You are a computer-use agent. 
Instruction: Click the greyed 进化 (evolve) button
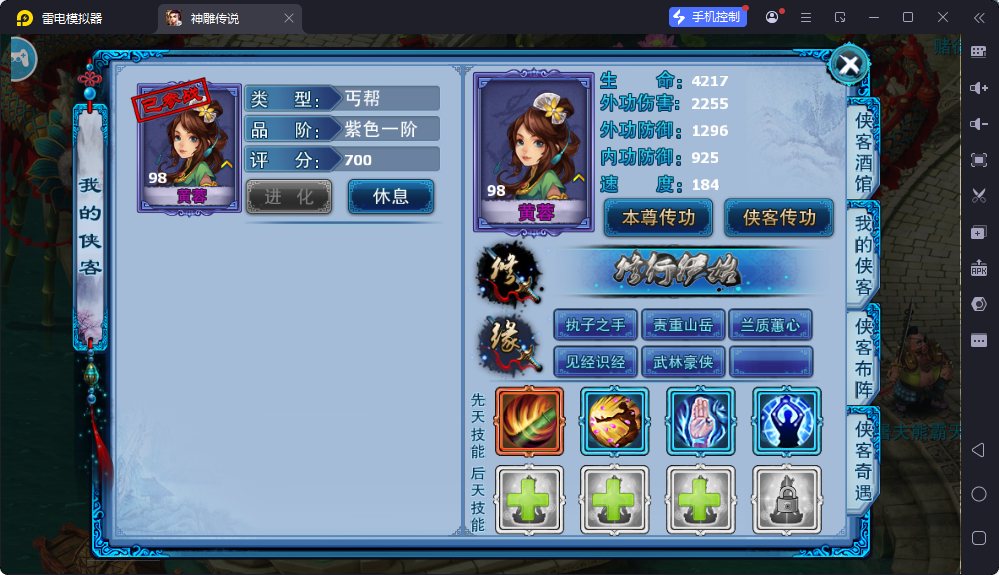[289, 197]
